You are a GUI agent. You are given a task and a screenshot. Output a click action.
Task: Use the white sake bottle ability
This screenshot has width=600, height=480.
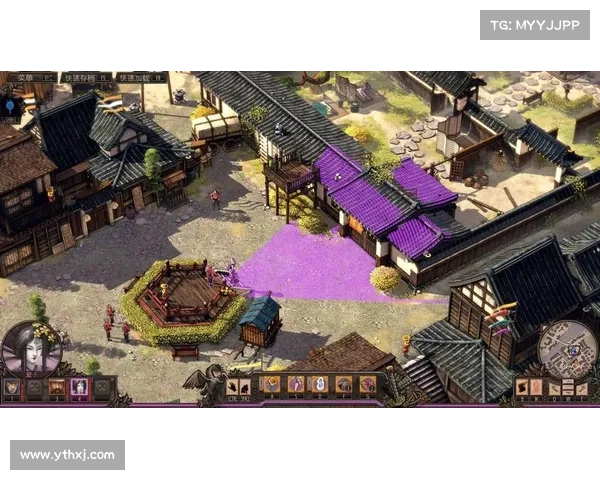coord(319,384)
